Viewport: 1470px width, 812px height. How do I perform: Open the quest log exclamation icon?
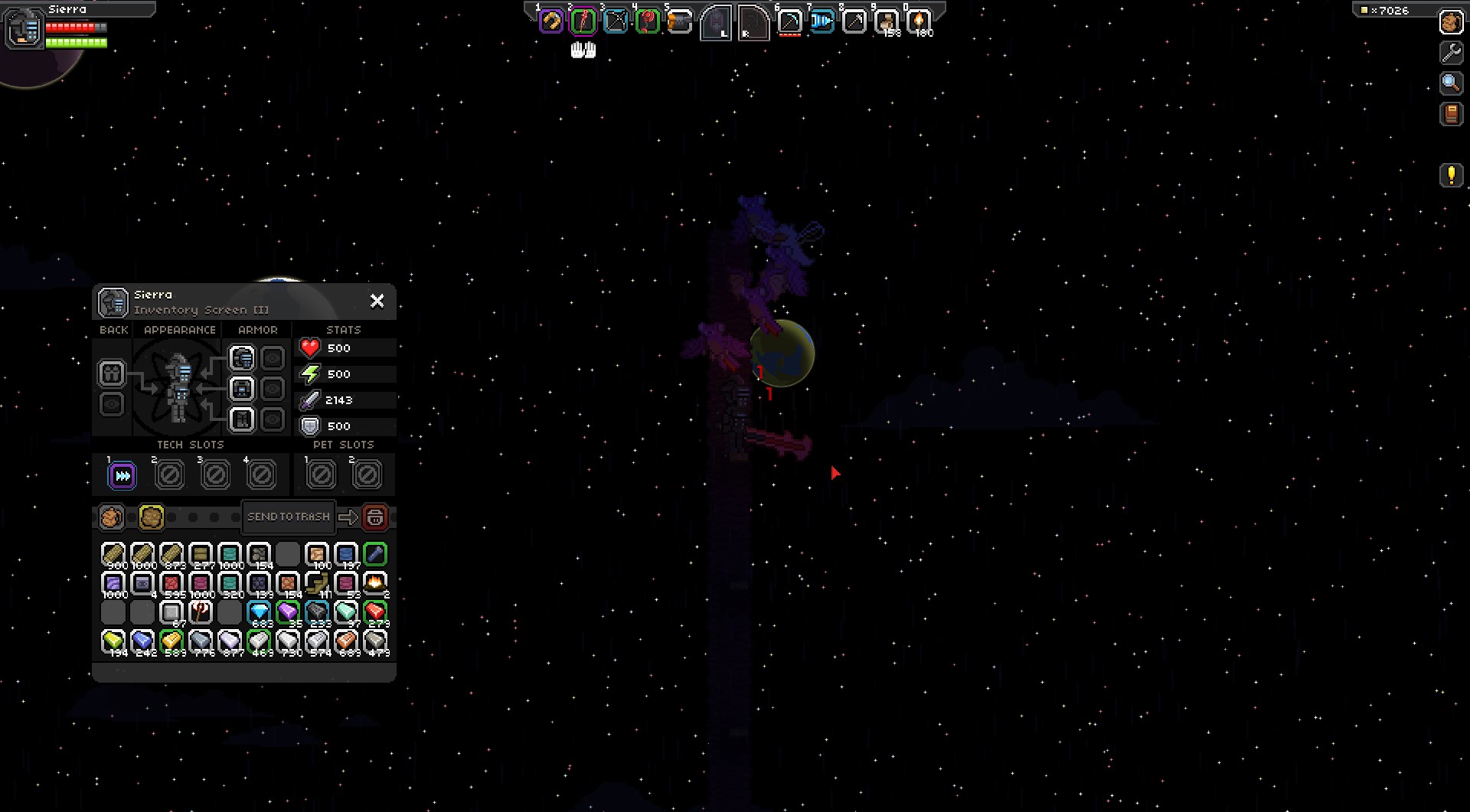pyautogui.click(x=1451, y=175)
